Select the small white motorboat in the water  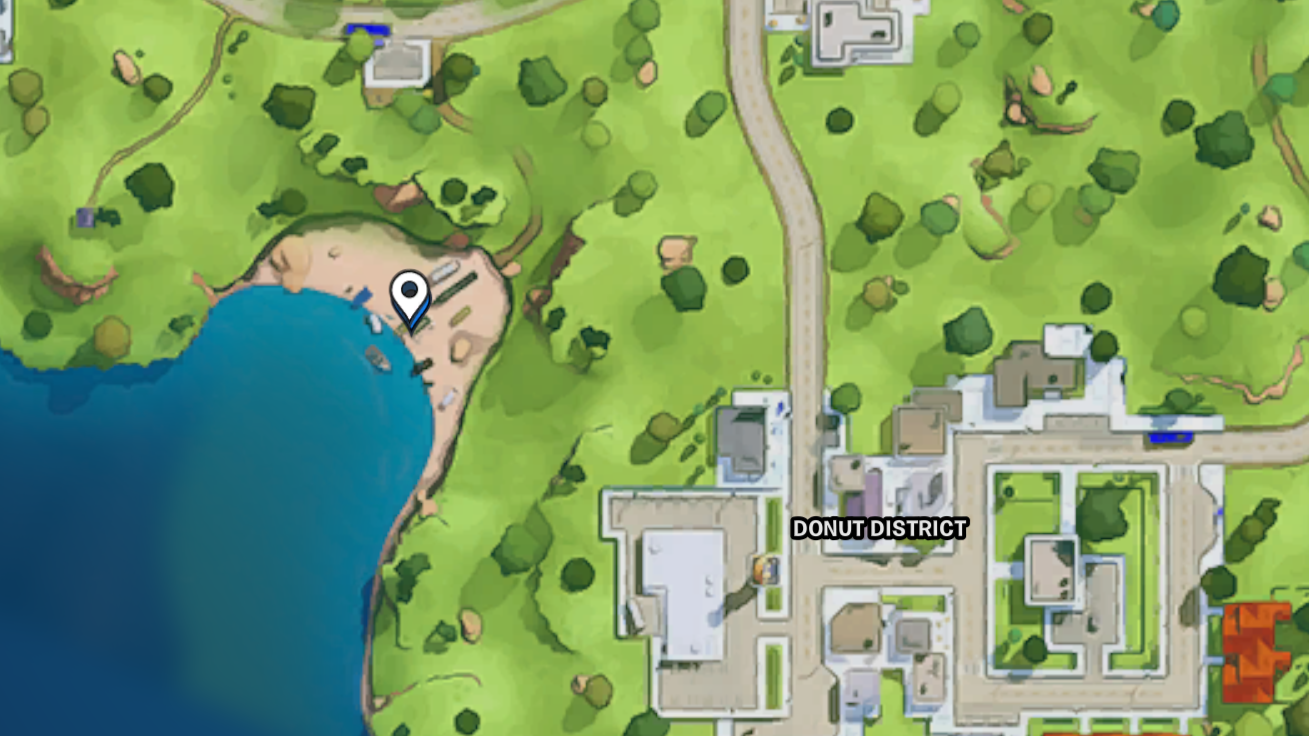pyautogui.click(x=374, y=323)
